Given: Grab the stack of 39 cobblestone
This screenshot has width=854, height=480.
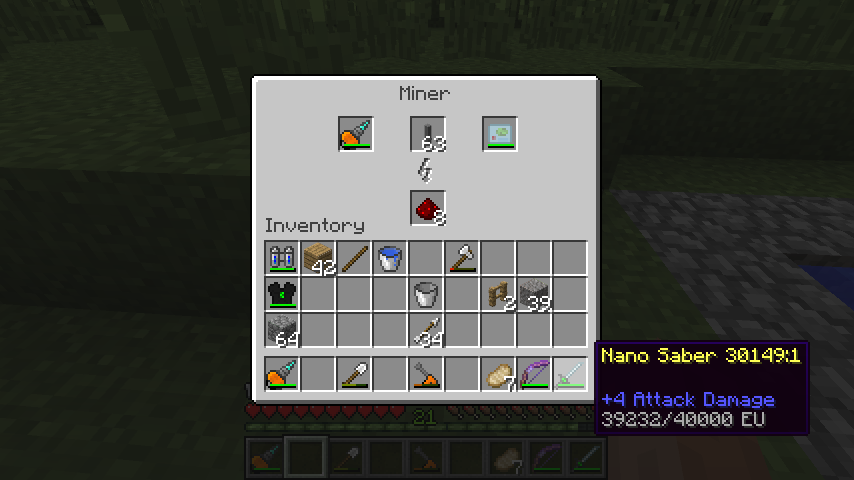Looking at the screenshot, I should point(534,294).
